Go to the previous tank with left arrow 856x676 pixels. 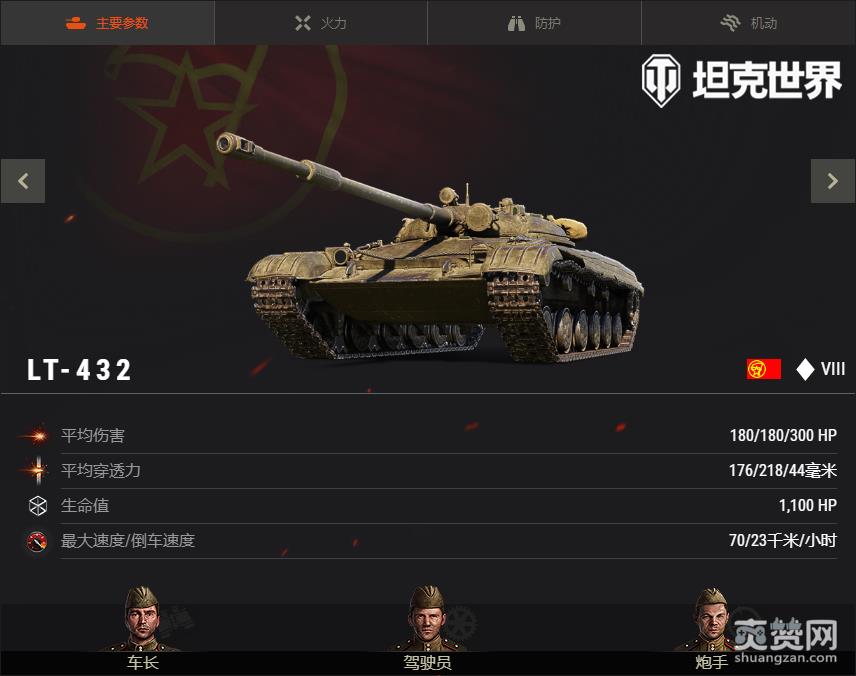point(23,181)
